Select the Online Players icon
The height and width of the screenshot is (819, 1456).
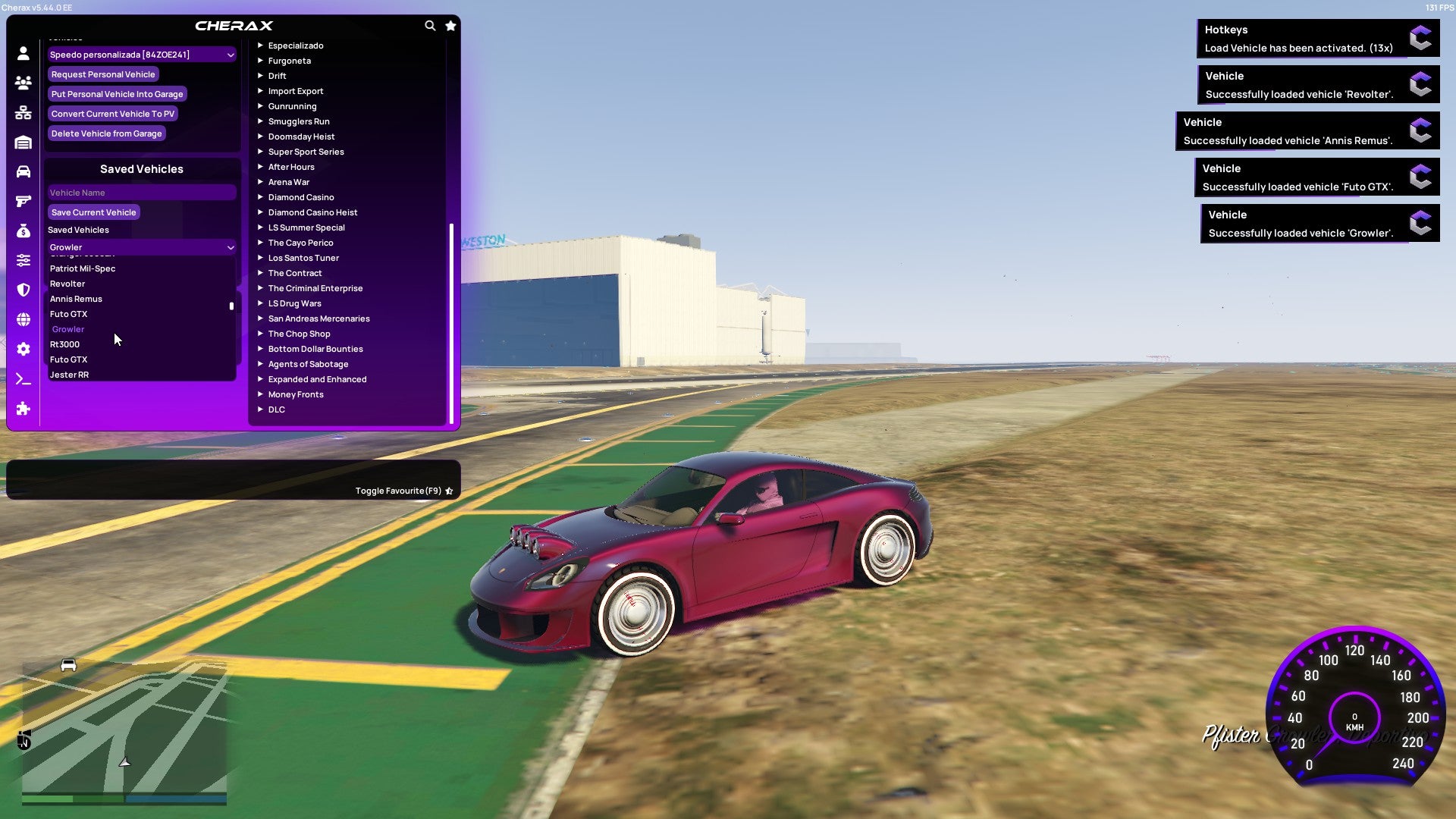[x=23, y=83]
